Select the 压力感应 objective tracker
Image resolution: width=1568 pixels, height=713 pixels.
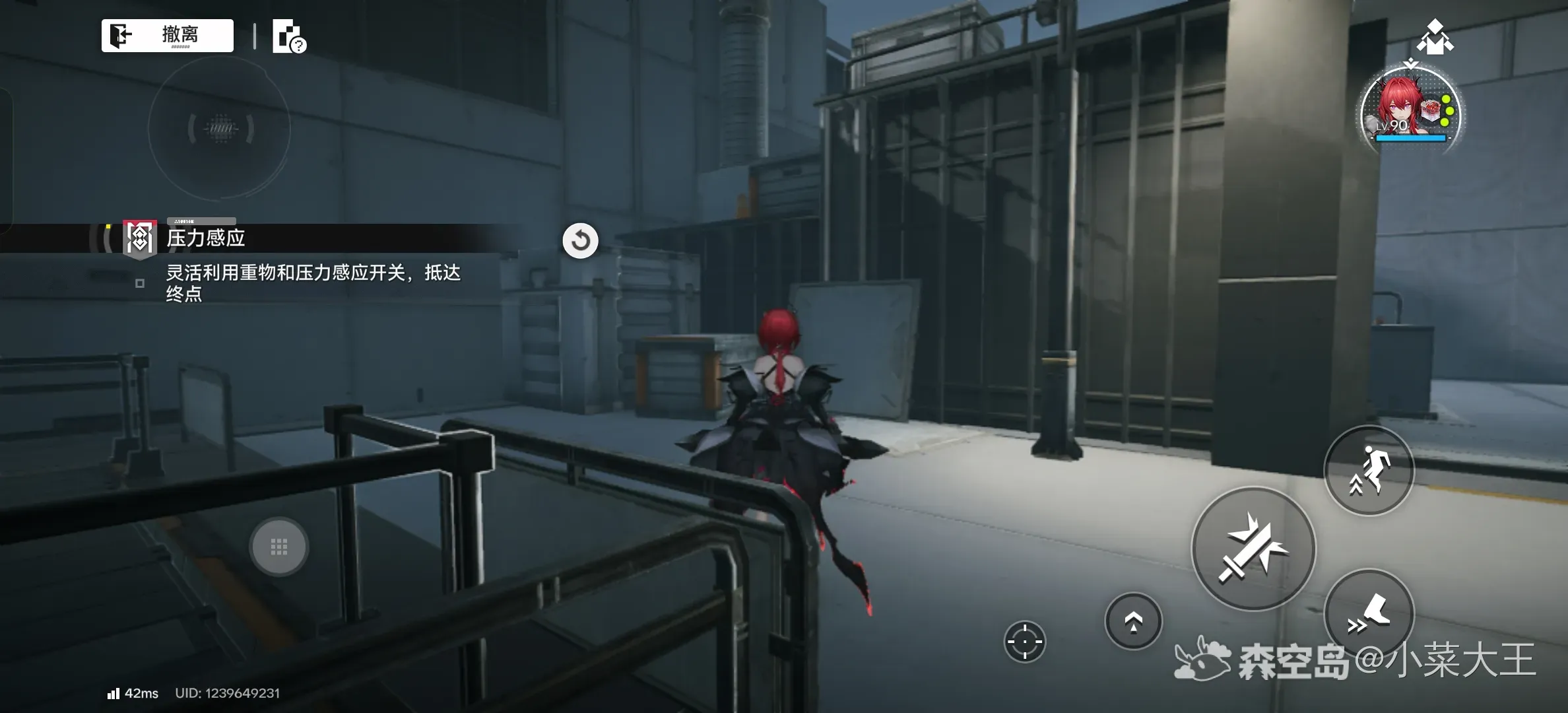205,238
